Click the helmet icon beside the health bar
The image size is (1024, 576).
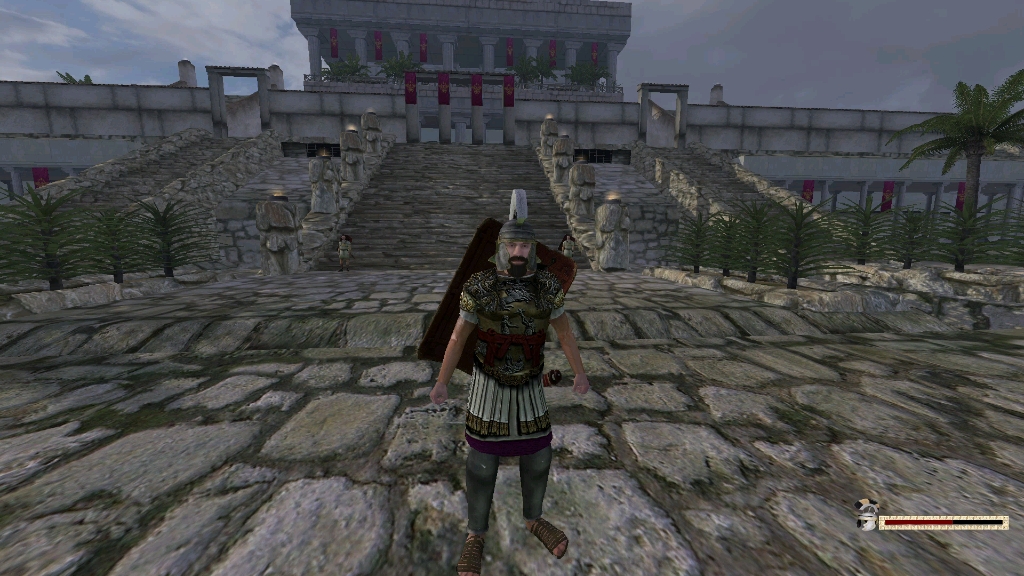click(x=867, y=517)
